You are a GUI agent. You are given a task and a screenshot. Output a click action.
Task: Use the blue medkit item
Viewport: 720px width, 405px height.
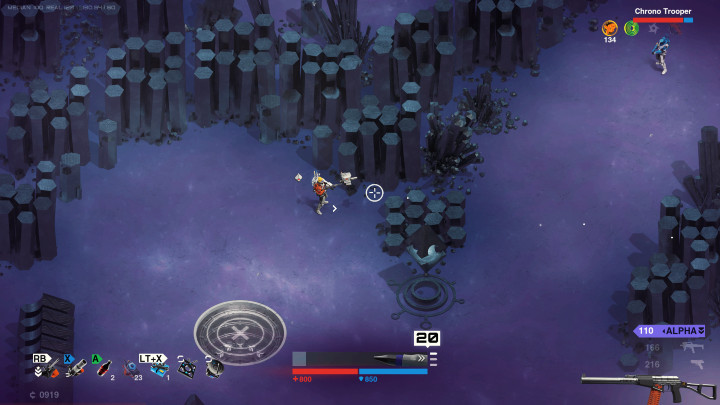159,370
